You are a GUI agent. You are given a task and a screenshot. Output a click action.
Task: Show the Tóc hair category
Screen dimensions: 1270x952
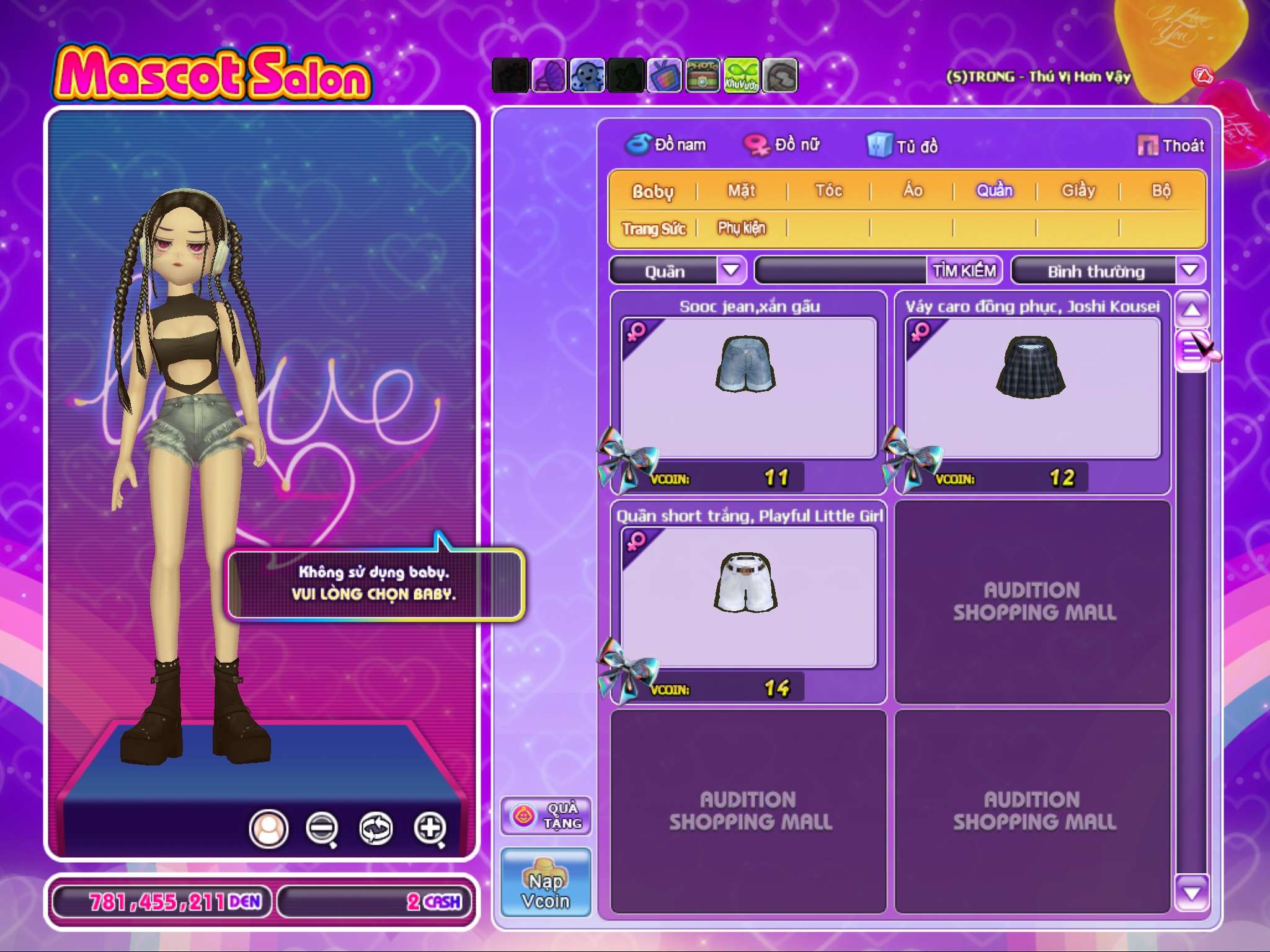(x=828, y=191)
